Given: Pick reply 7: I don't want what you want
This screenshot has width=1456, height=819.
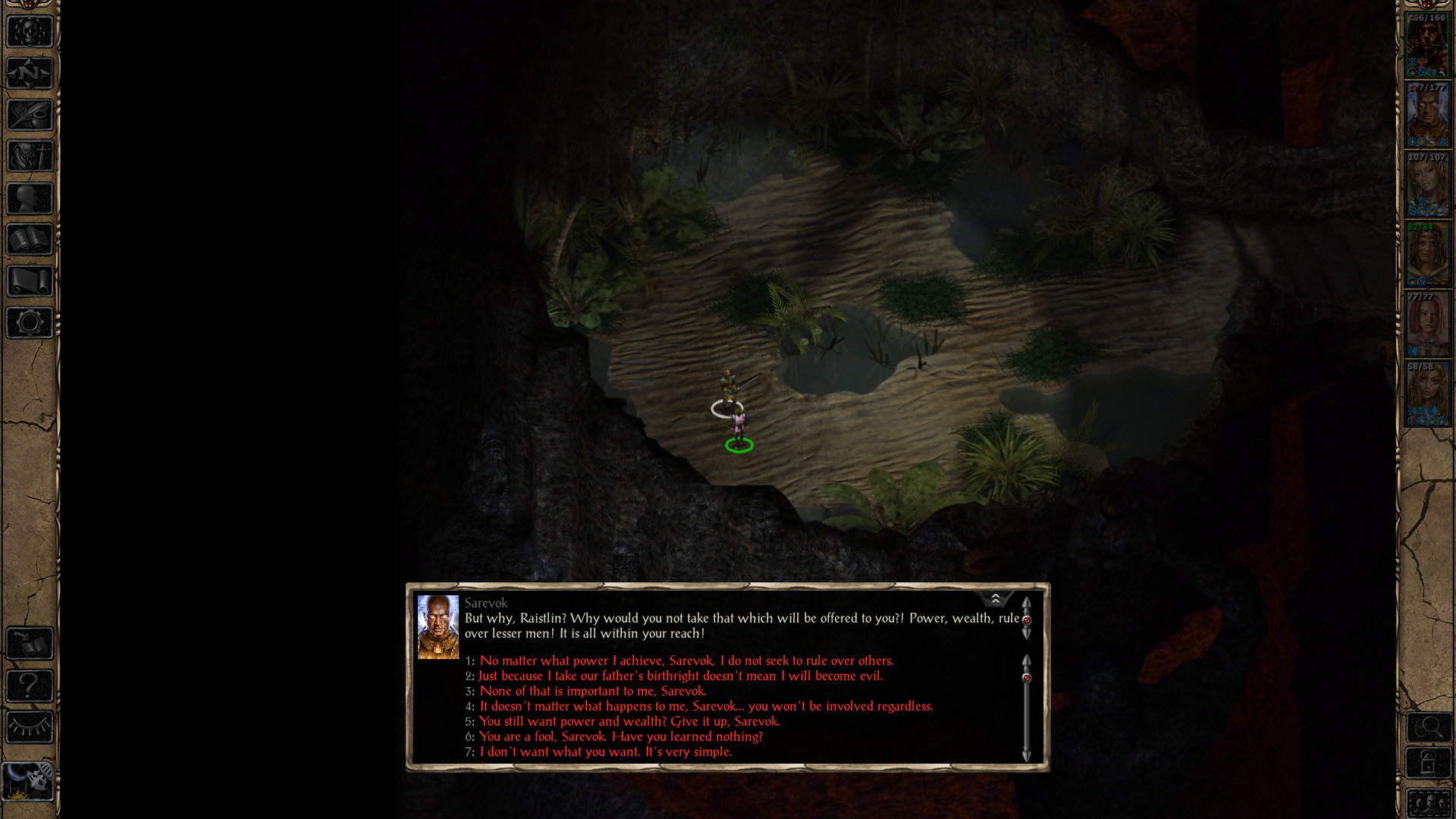Looking at the screenshot, I should coord(605,752).
